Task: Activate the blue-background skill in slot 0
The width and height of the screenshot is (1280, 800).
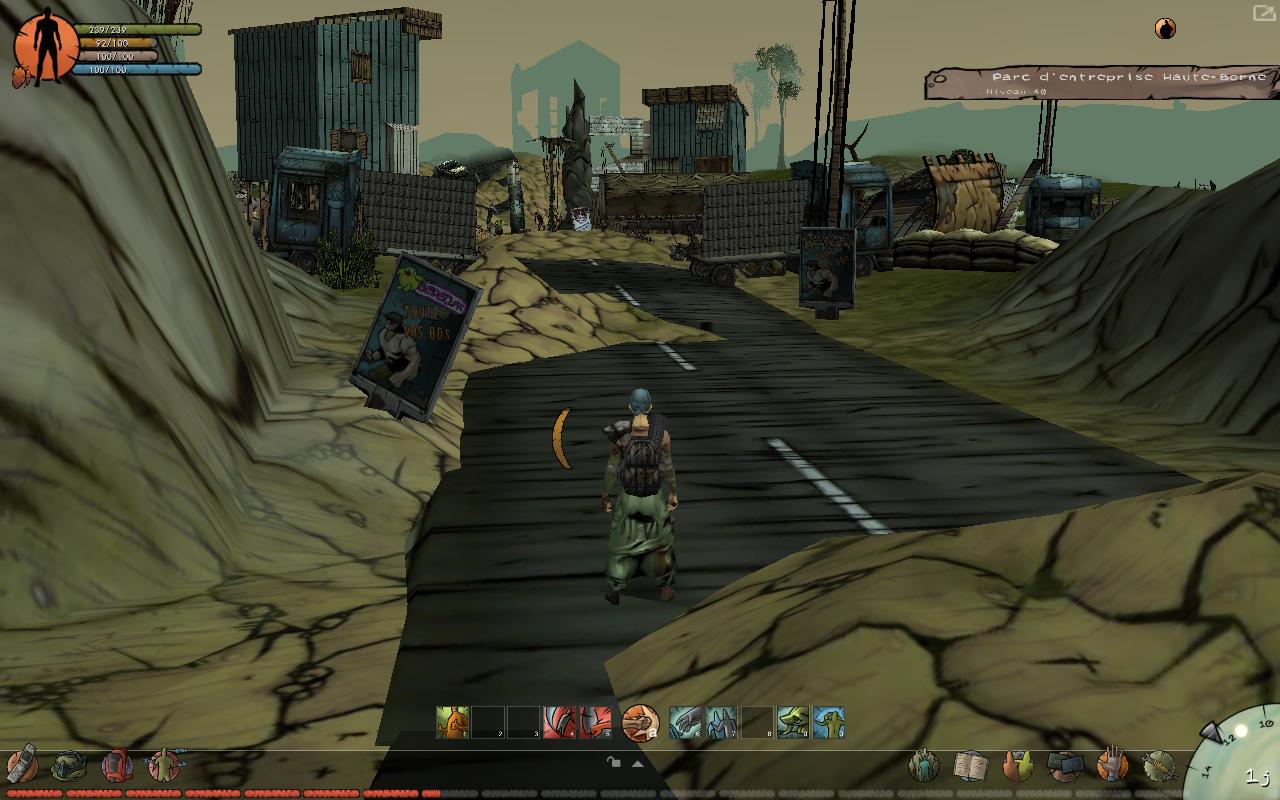Action: (828, 722)
